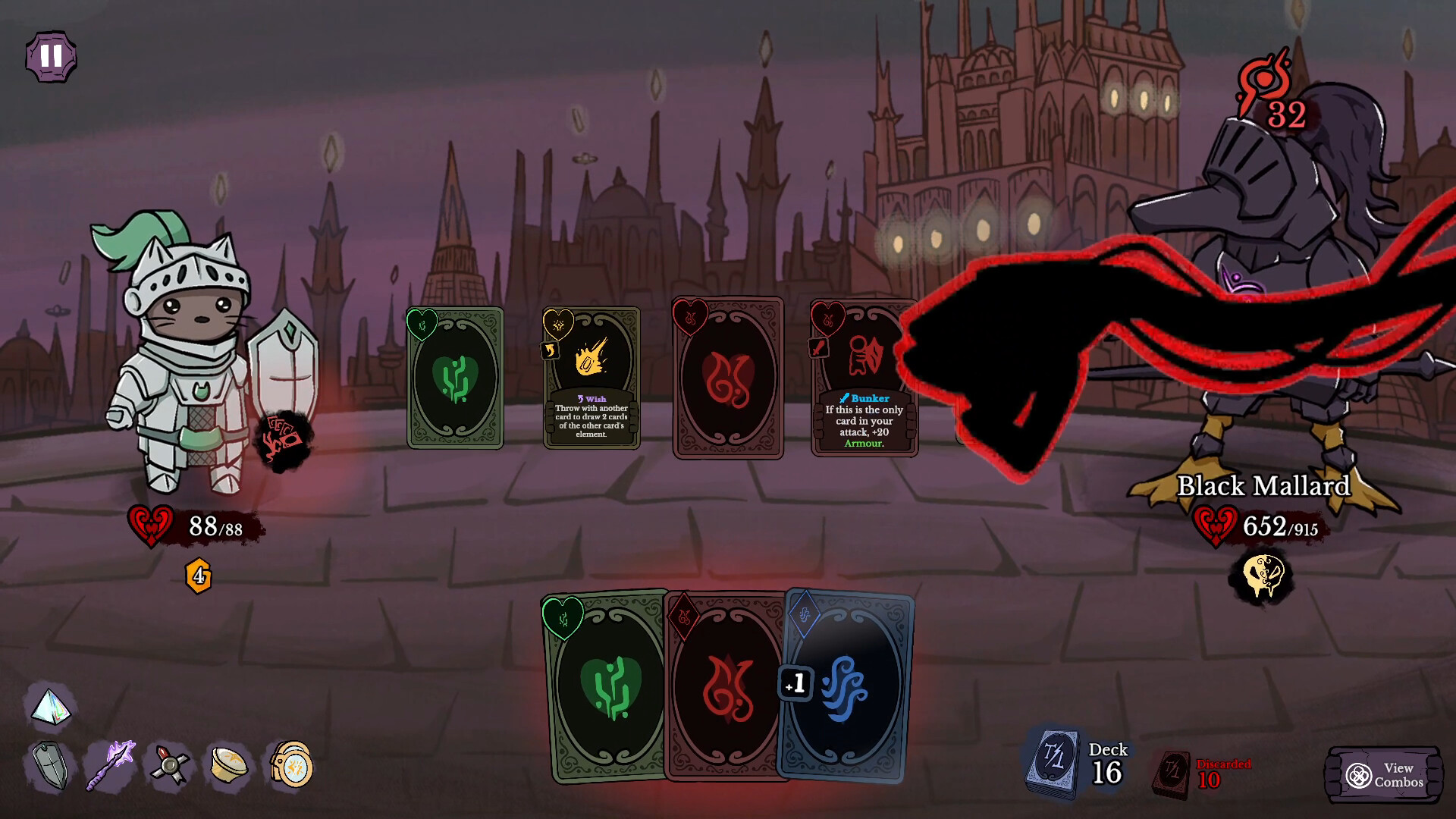
Task: Pause the battle
Action: point(50,57)
